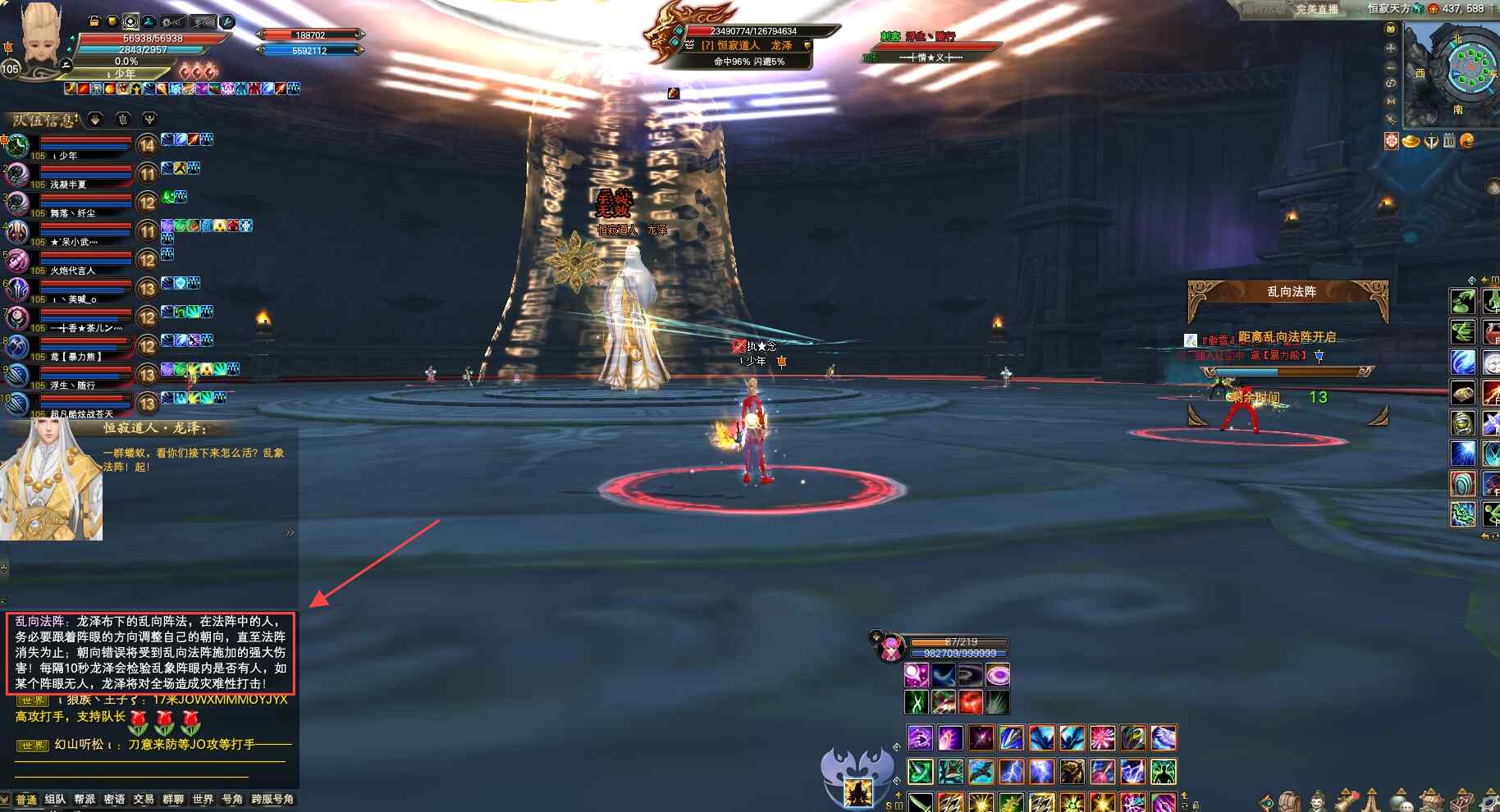Activate the pet's red claw skill
The height and width of the screenshot is (812, 1500).
pos(971,702)
